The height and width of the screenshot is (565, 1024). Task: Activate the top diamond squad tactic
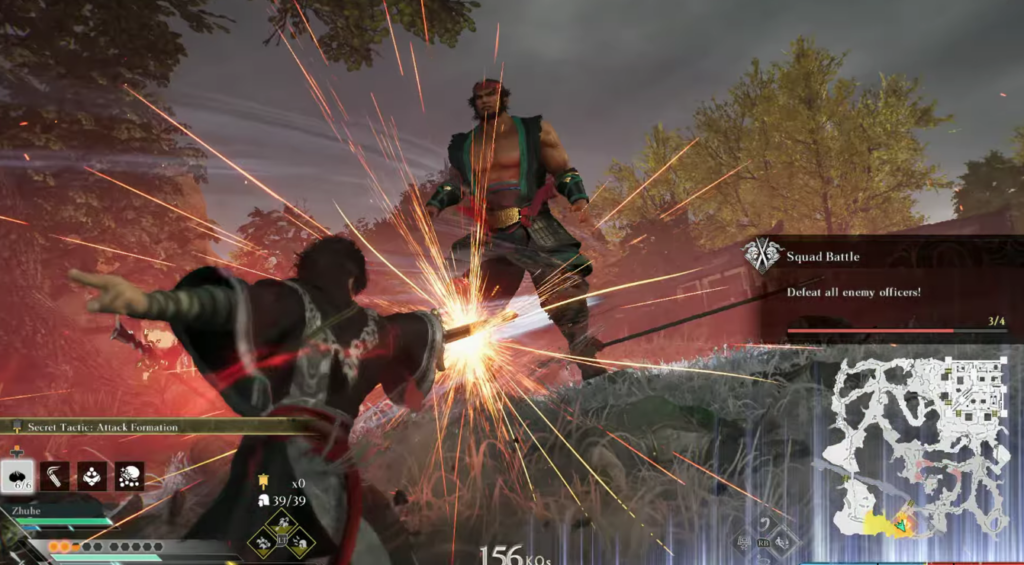[x=281, y=523]
